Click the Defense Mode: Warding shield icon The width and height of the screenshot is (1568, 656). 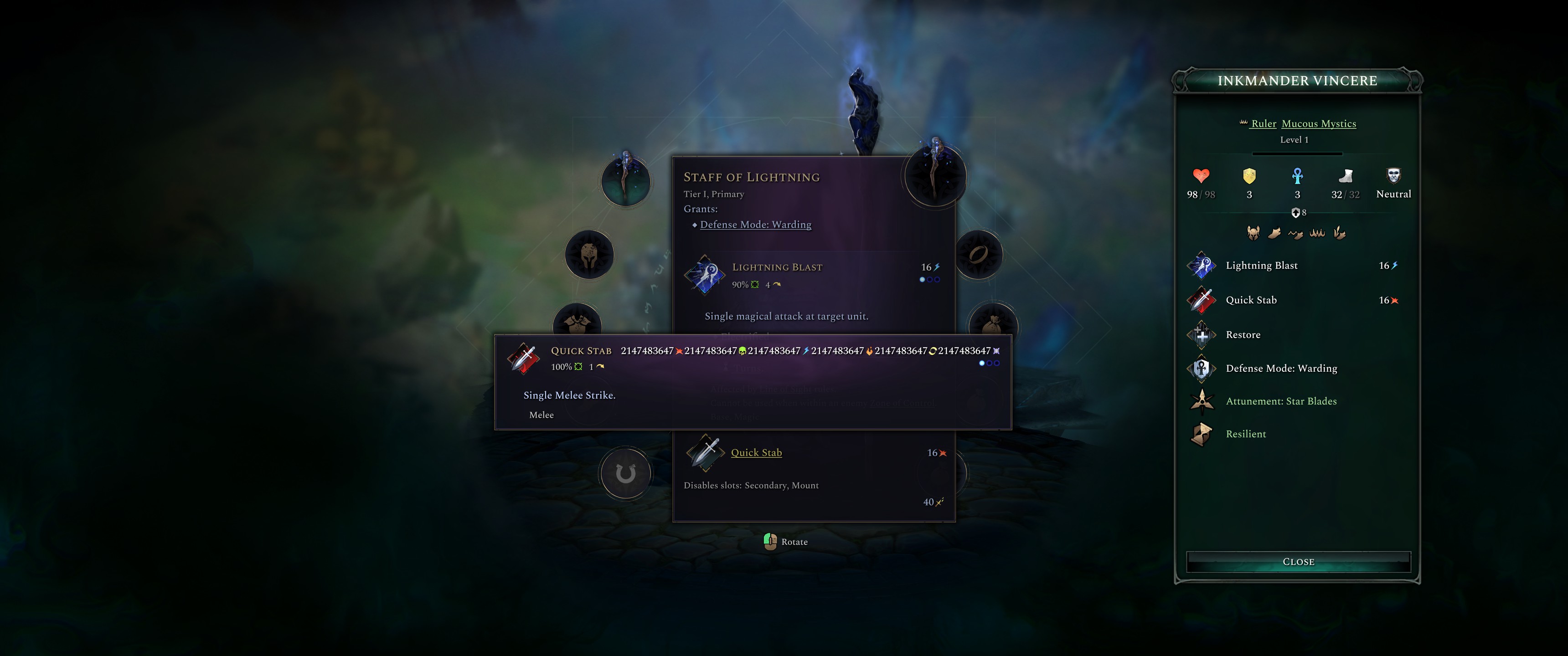1202,369
